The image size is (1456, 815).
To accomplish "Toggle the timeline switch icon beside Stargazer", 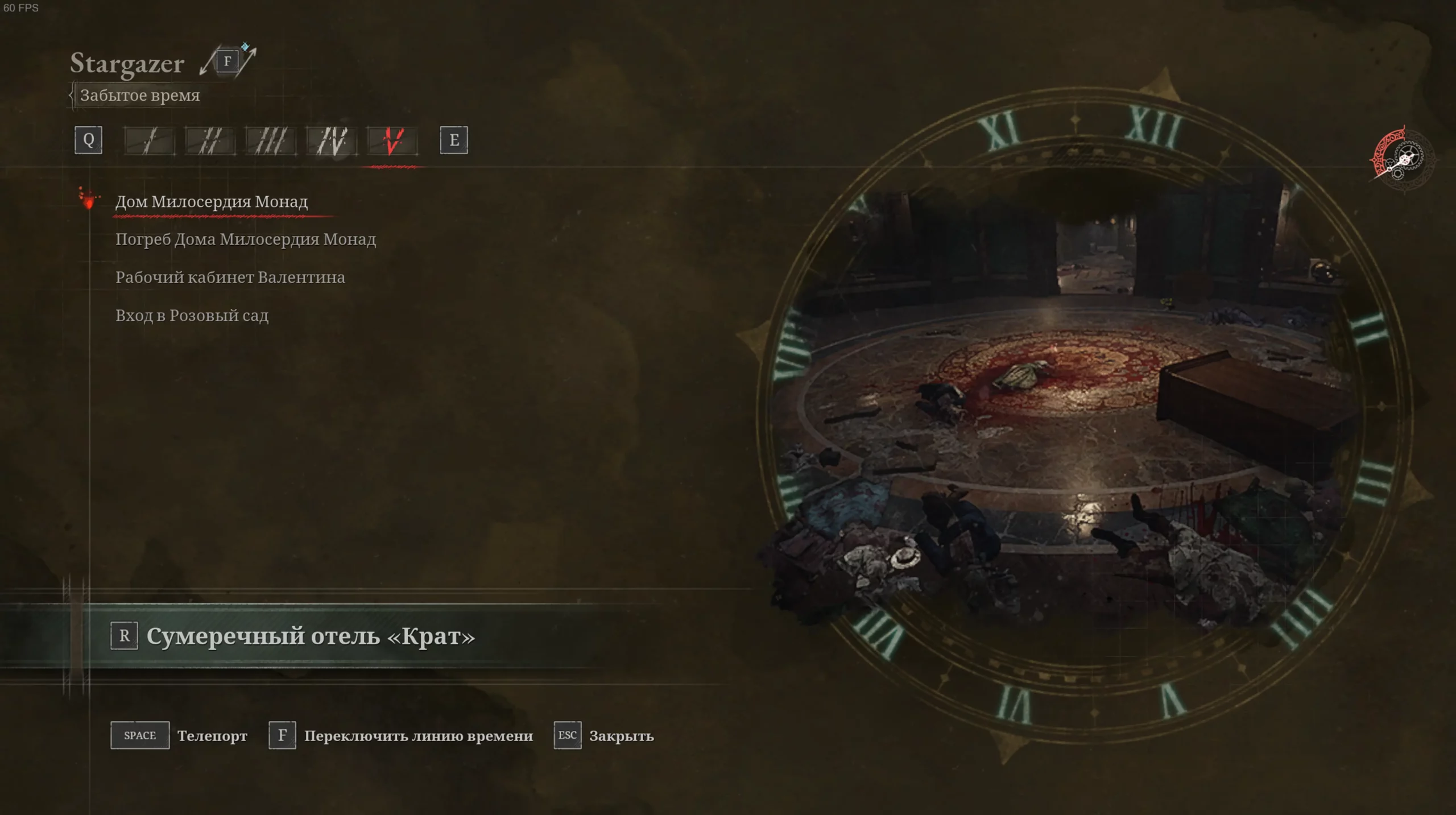I will [227, 61].
